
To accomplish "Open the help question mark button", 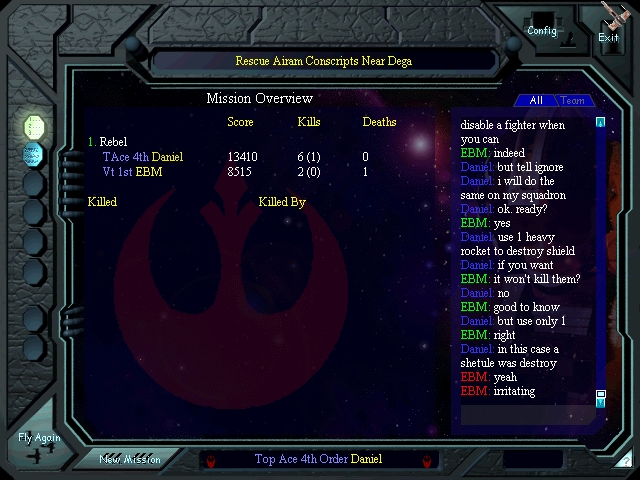I will click(x=625, y=460).
